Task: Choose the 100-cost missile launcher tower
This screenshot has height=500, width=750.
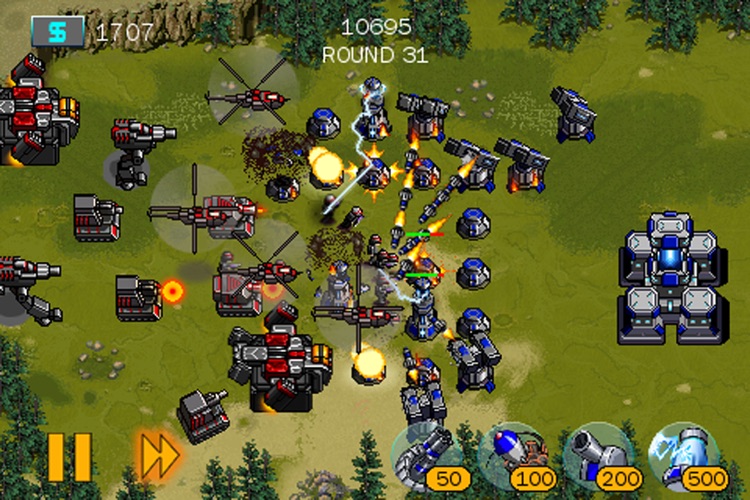Action: click(513, 457)
